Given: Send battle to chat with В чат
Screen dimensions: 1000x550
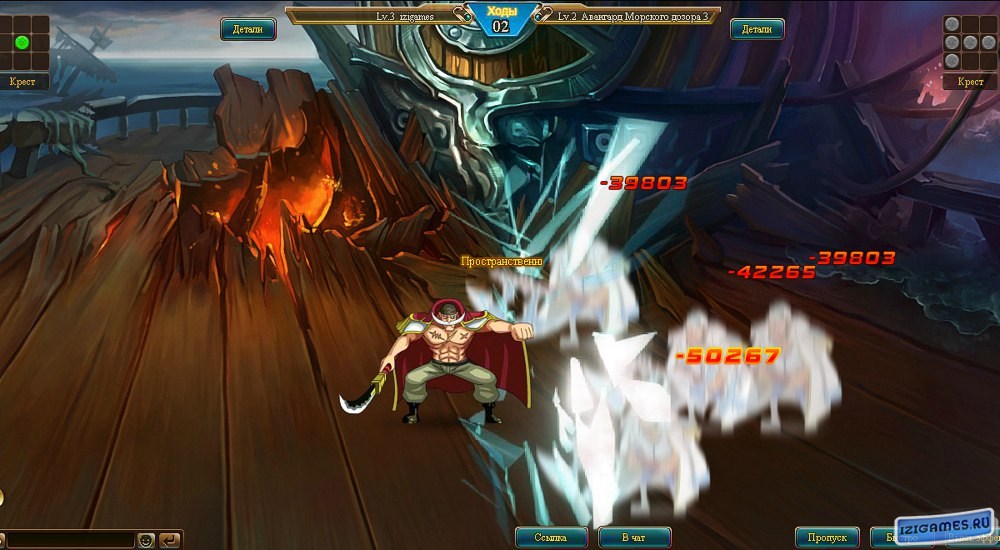Looking at the screenshot, I should [633, 538].
